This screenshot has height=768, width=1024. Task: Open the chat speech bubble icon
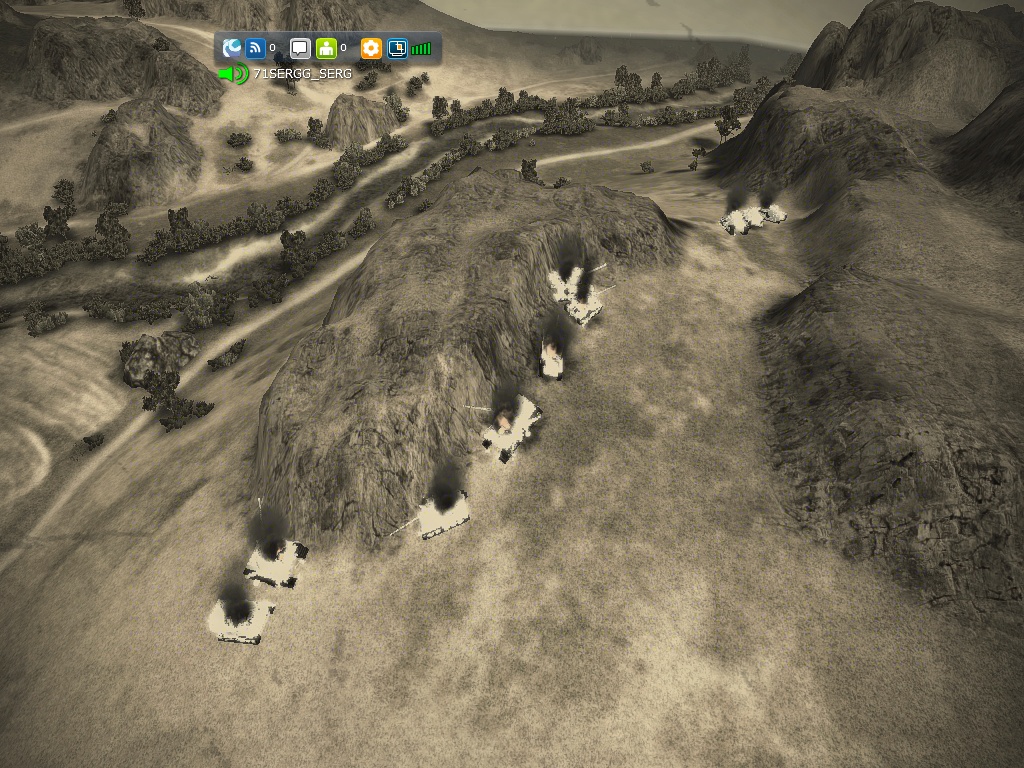click(300, 48)
